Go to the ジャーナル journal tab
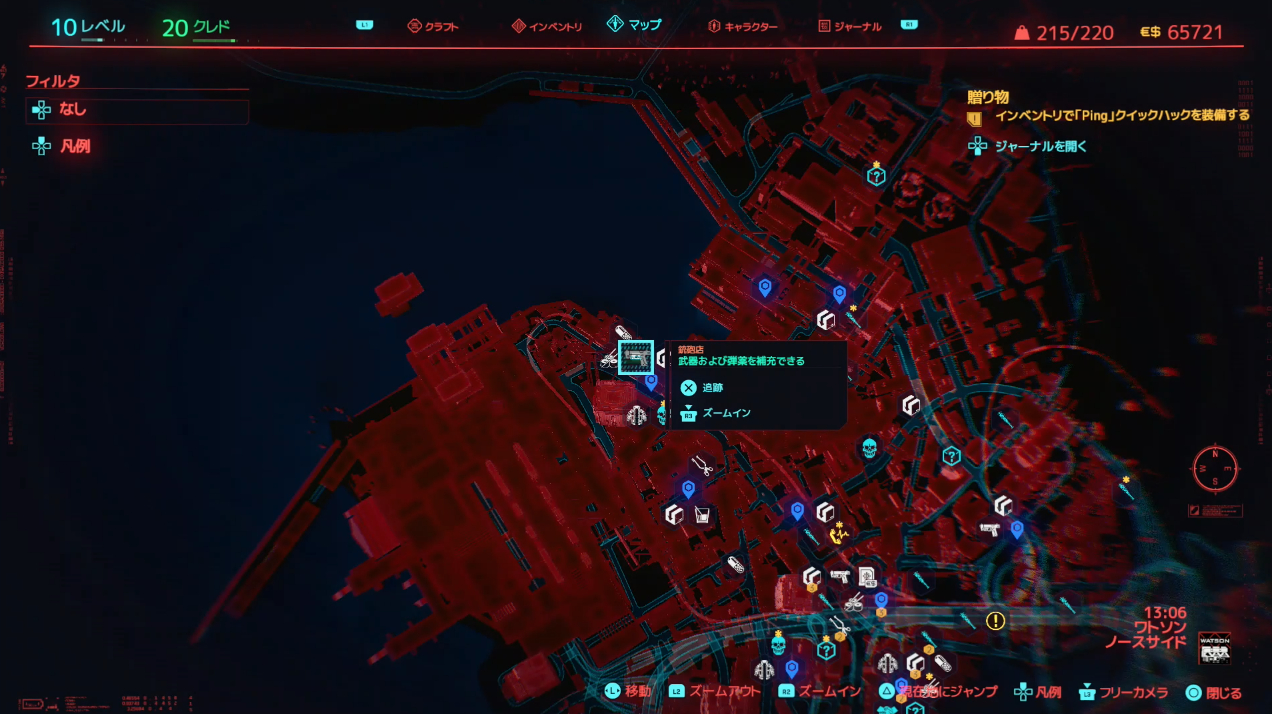Image resolution: width=1272 pixels, height=714 pixels. pos(850,26)
